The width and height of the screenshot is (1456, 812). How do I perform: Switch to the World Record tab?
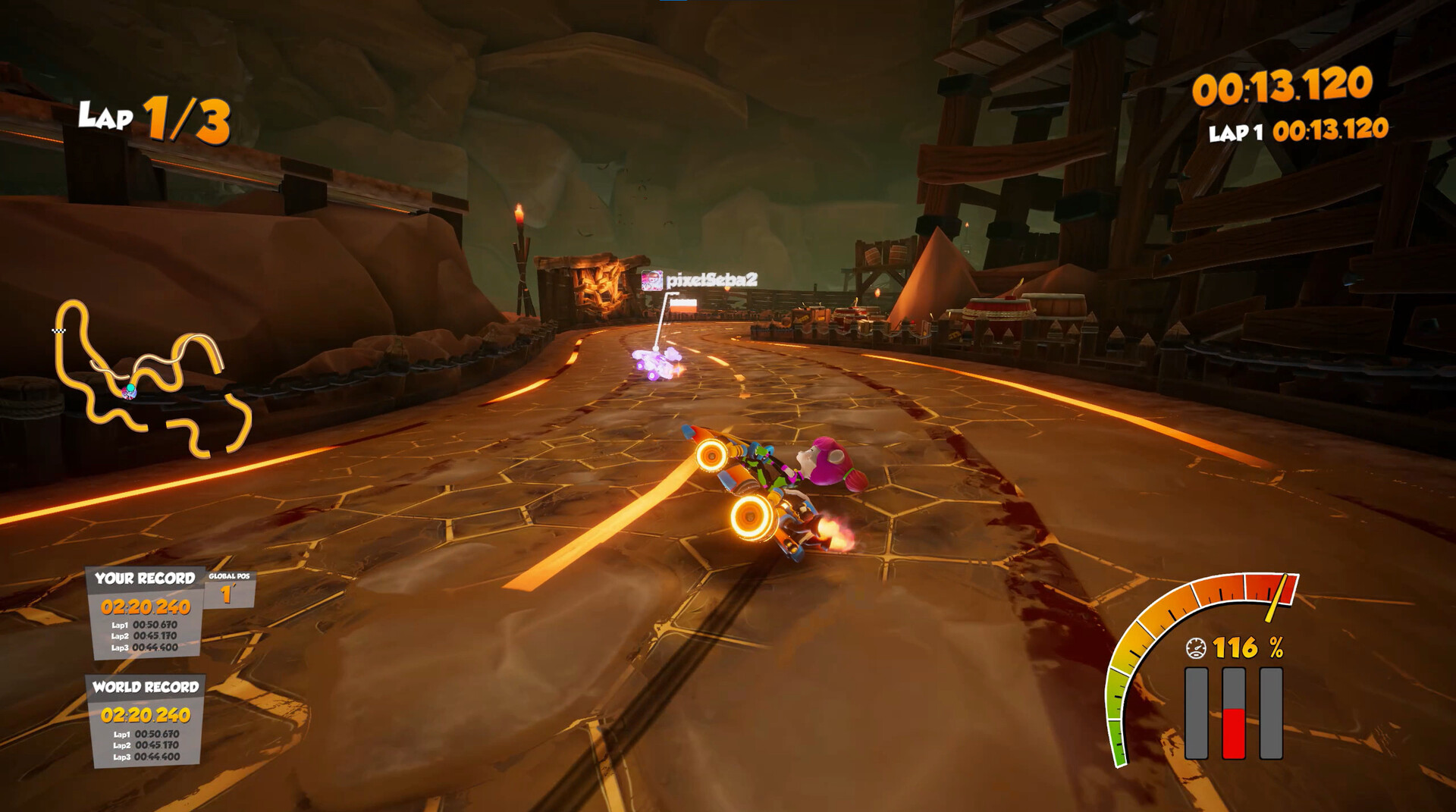coord(144,688)
